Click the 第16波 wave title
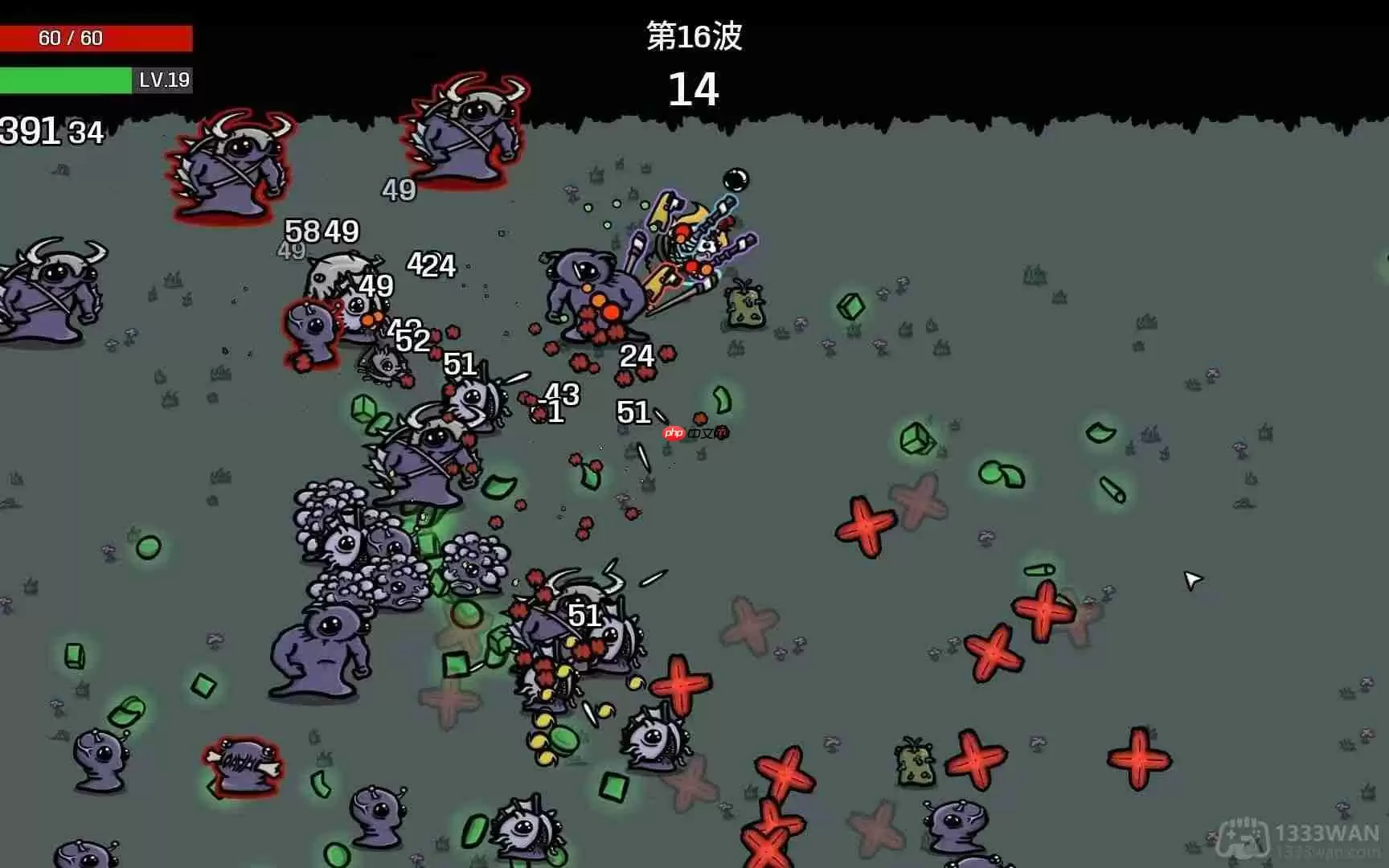 pos(694,36)
